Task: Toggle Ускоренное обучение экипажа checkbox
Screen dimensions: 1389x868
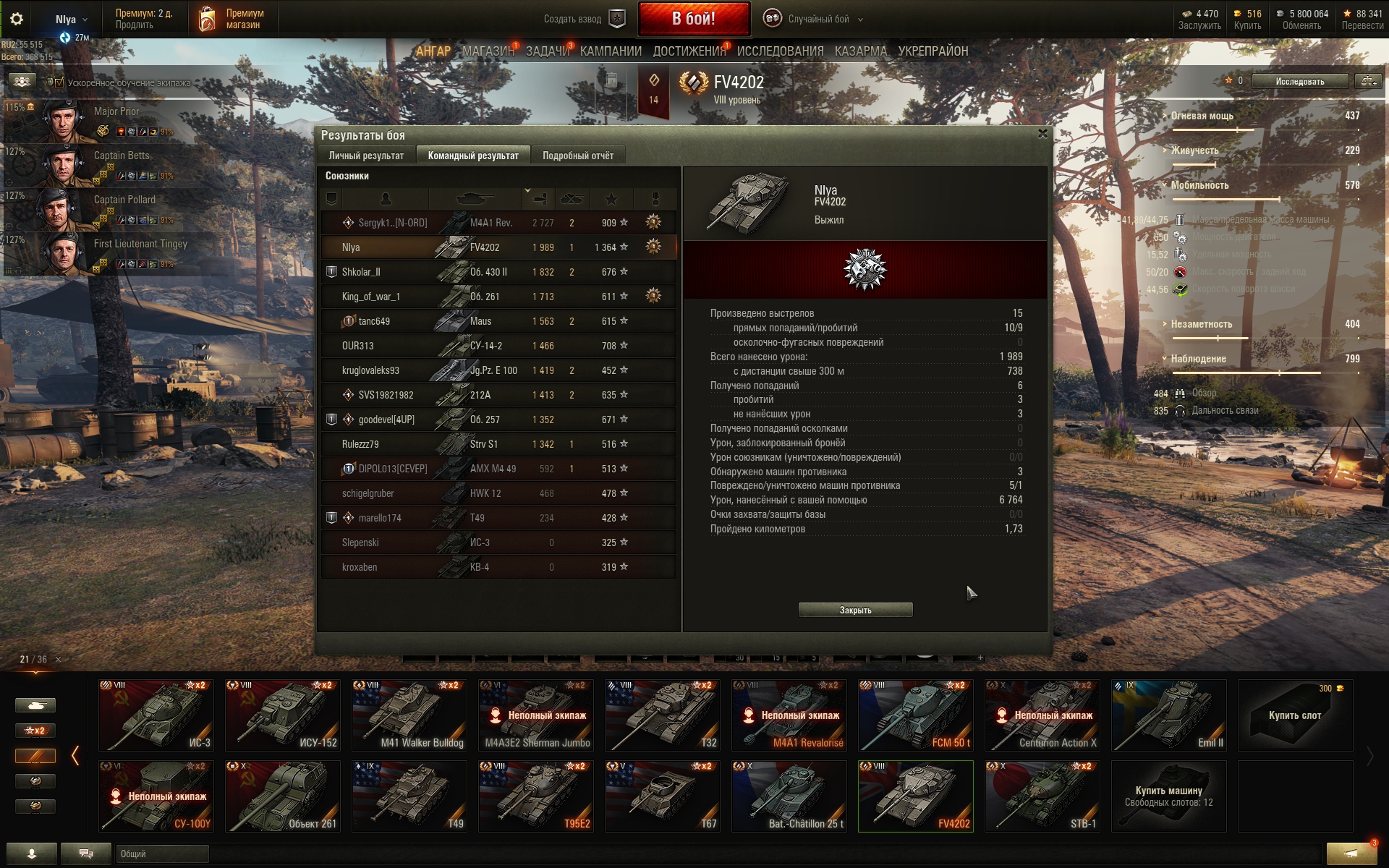Action: (59, 82)
